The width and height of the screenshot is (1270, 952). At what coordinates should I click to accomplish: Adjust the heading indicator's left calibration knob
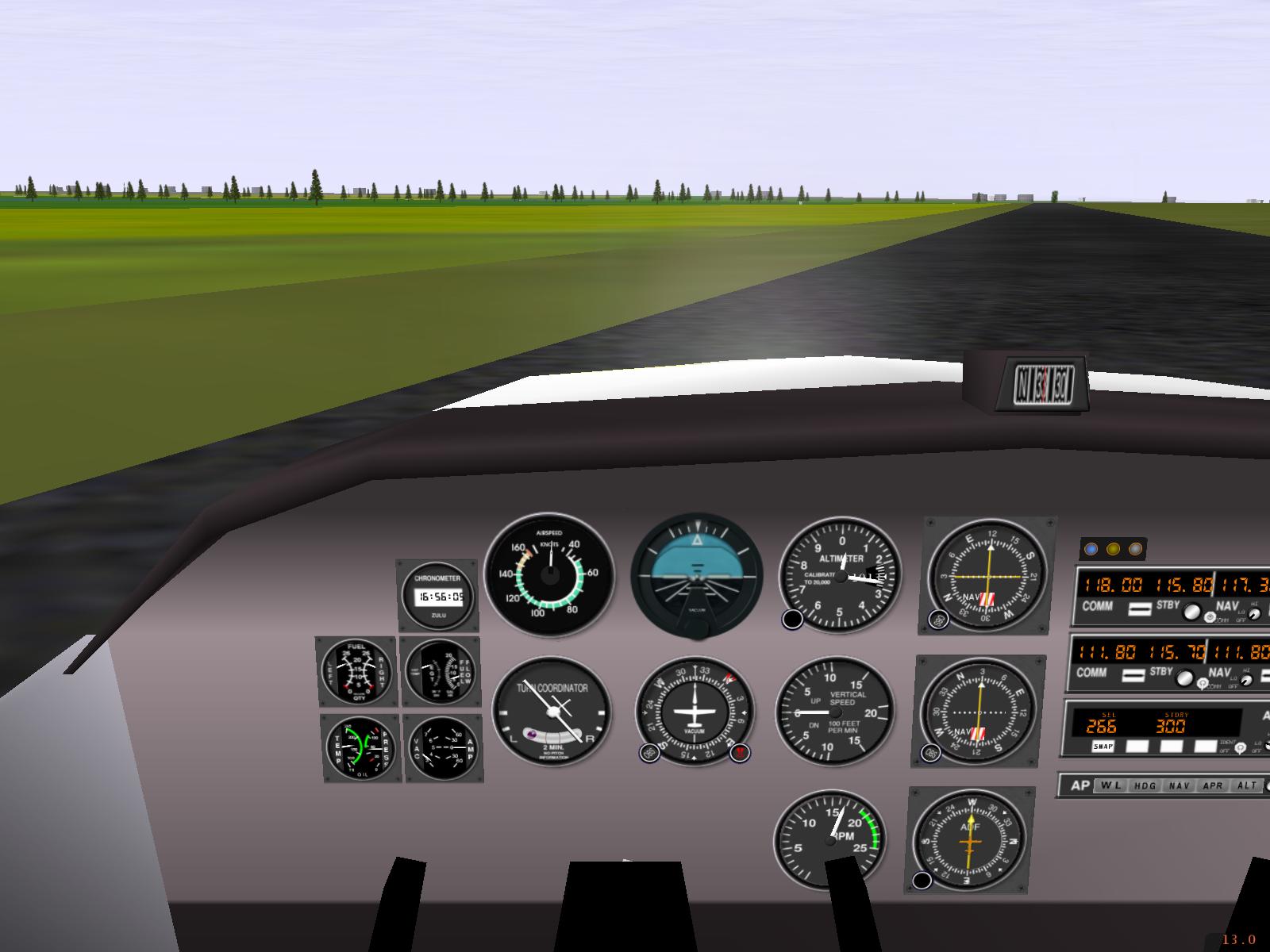coord(650,752)
